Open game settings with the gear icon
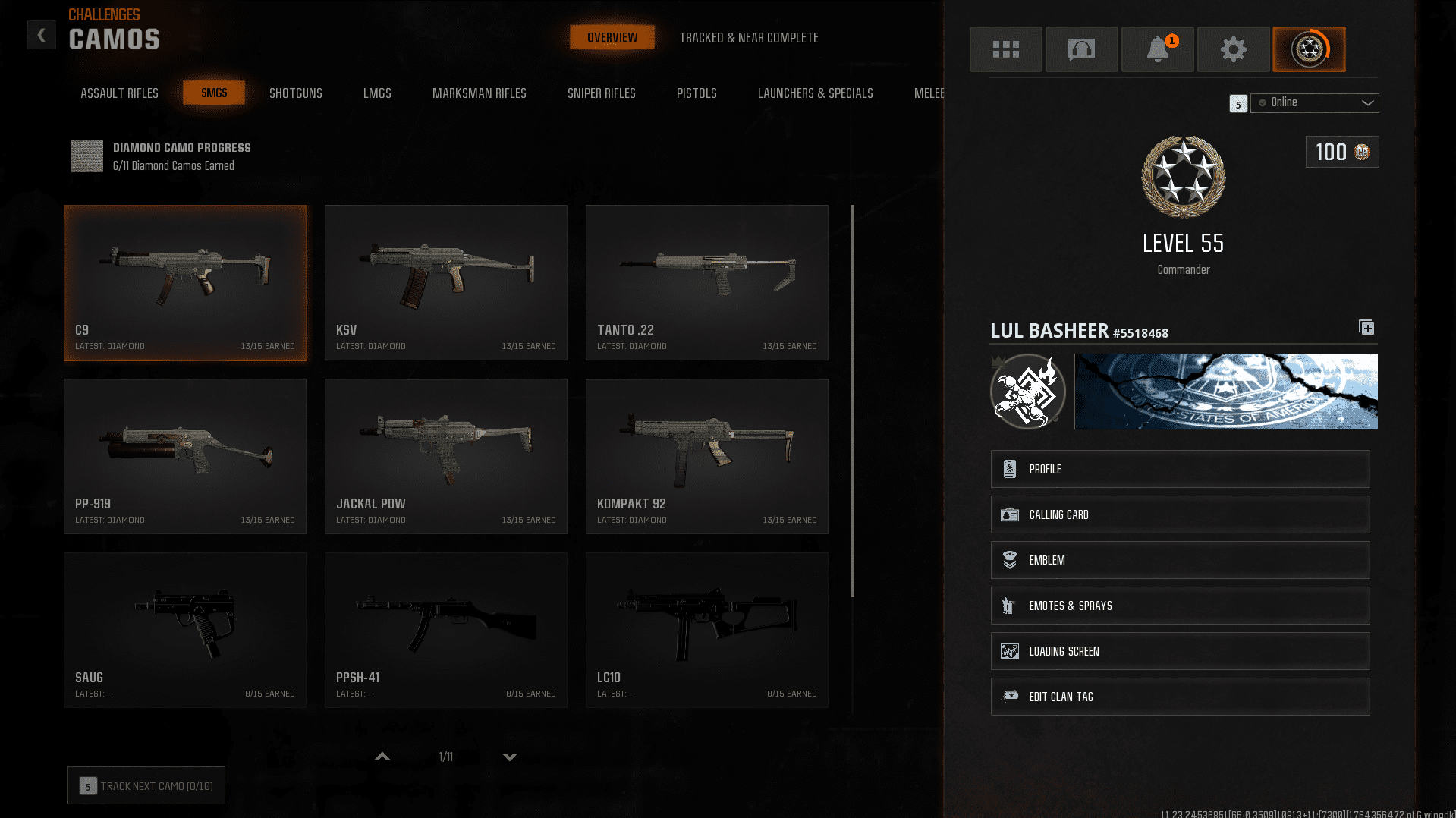The width and height of the screenshot is (1456, 818). 1233,49
